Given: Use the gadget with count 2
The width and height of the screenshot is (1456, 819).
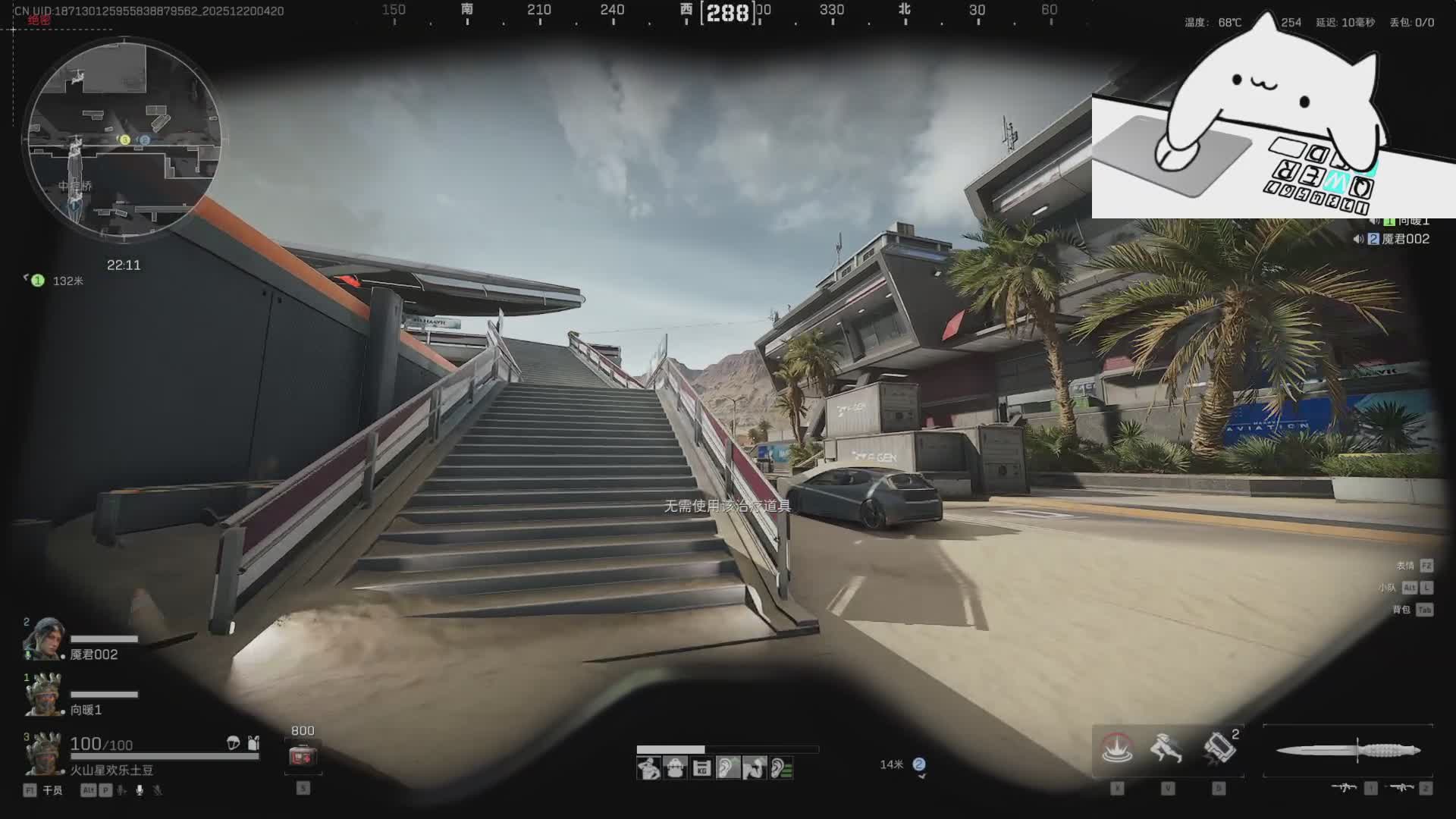Looking at the screenshot, I should (x=1219, y=749).
